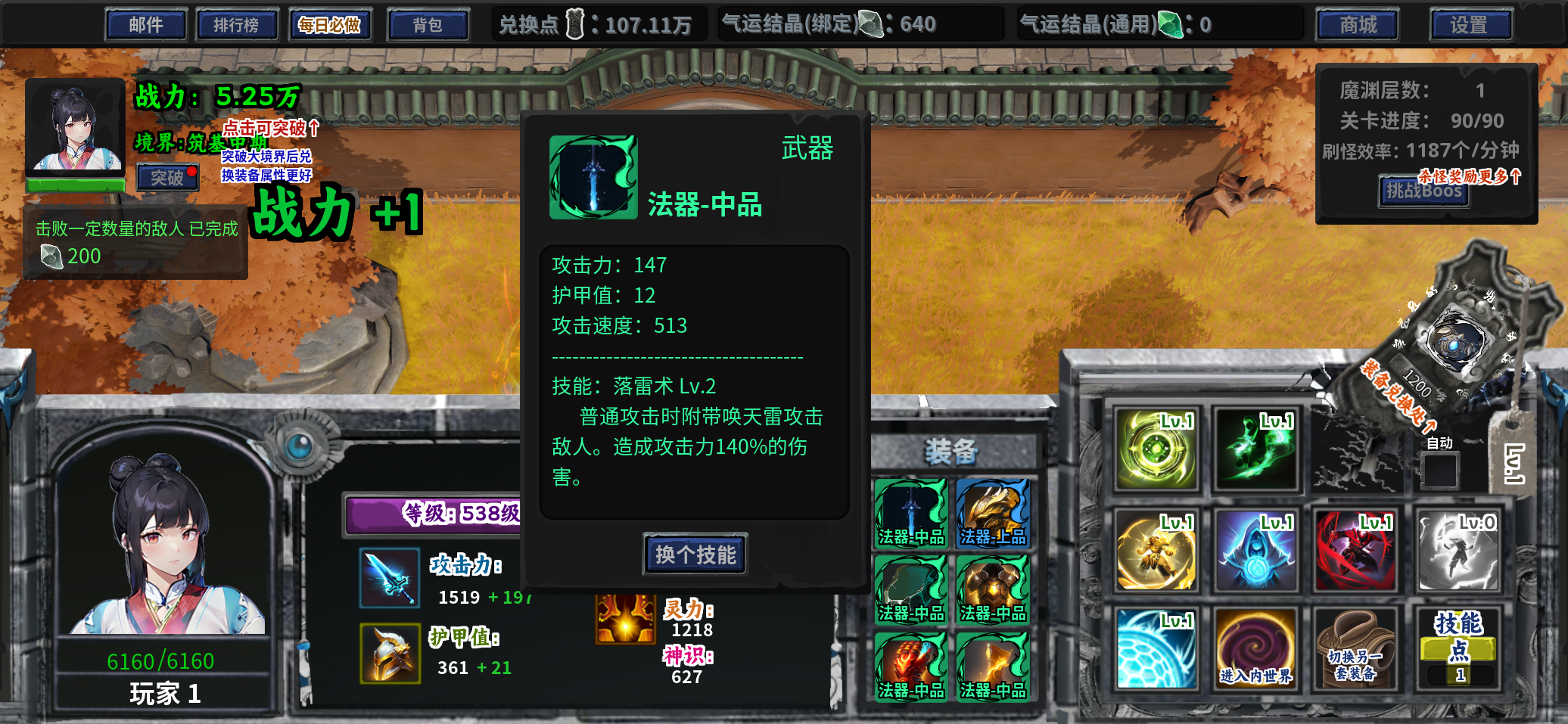Open the blue hooded mage Lv.1 skill
1568x724 pixels.
(1255, 551)
